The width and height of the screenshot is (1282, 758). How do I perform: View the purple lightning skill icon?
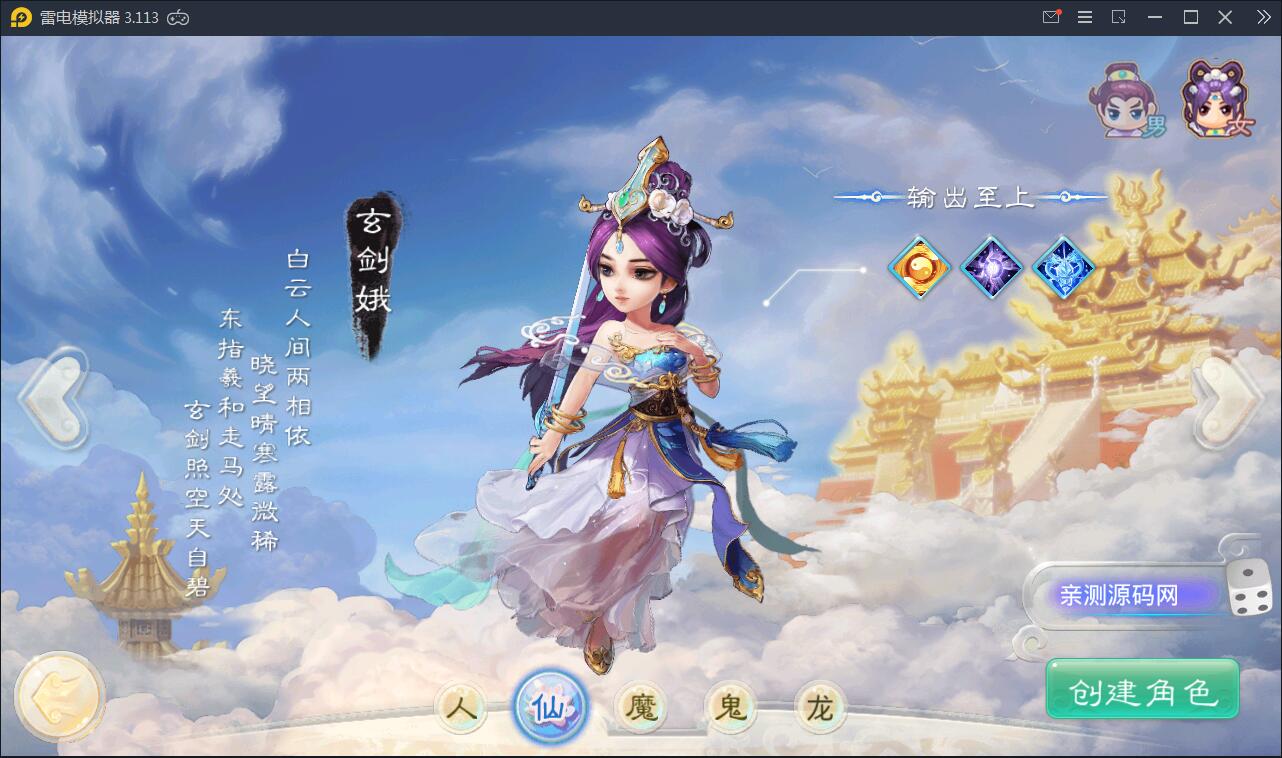pos(991,267)
